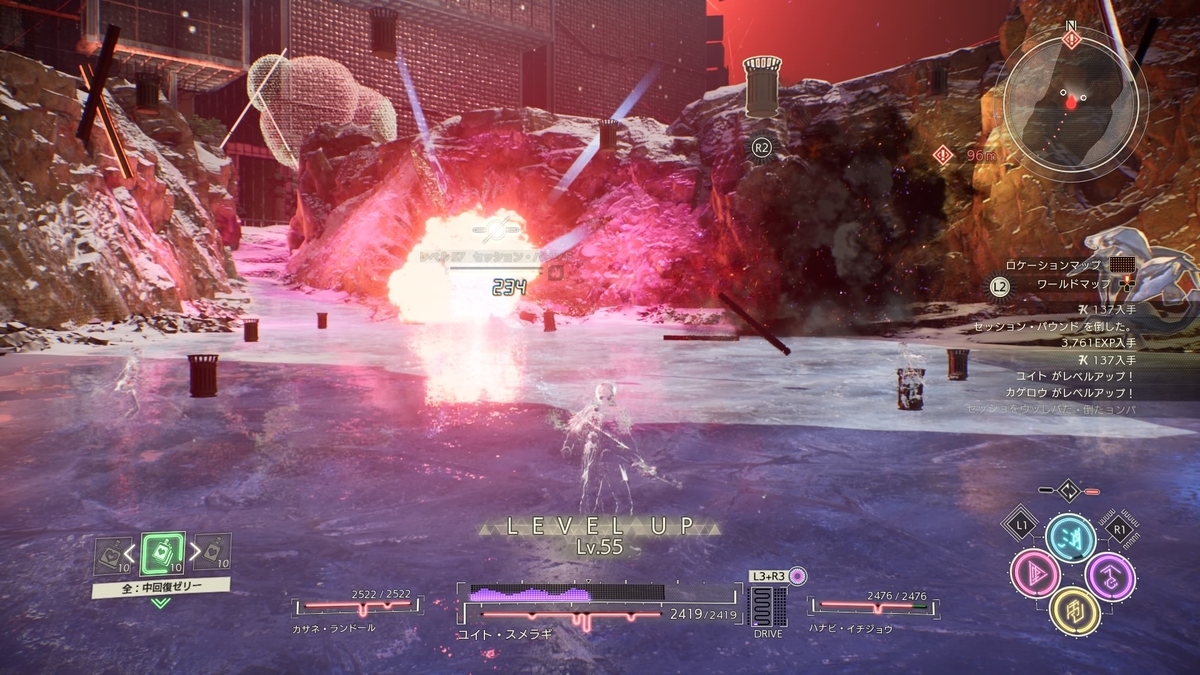The height and width of the screenshot is (675, 1200).
Task: Activate the pink triangle SAS power
Action: click(1035, 573)
